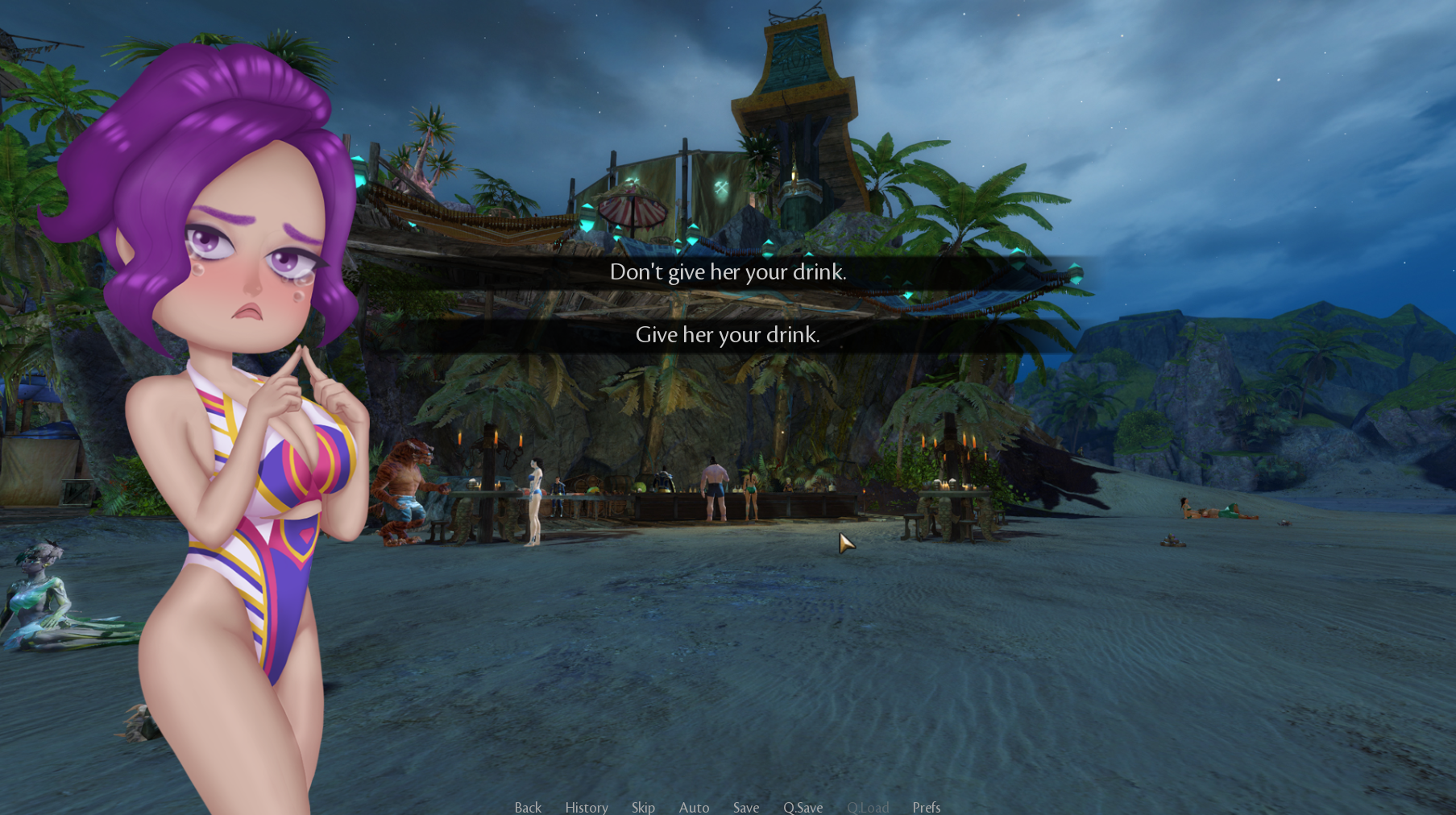
Task: Open the dialogue History log
Action: coord(587,807)
